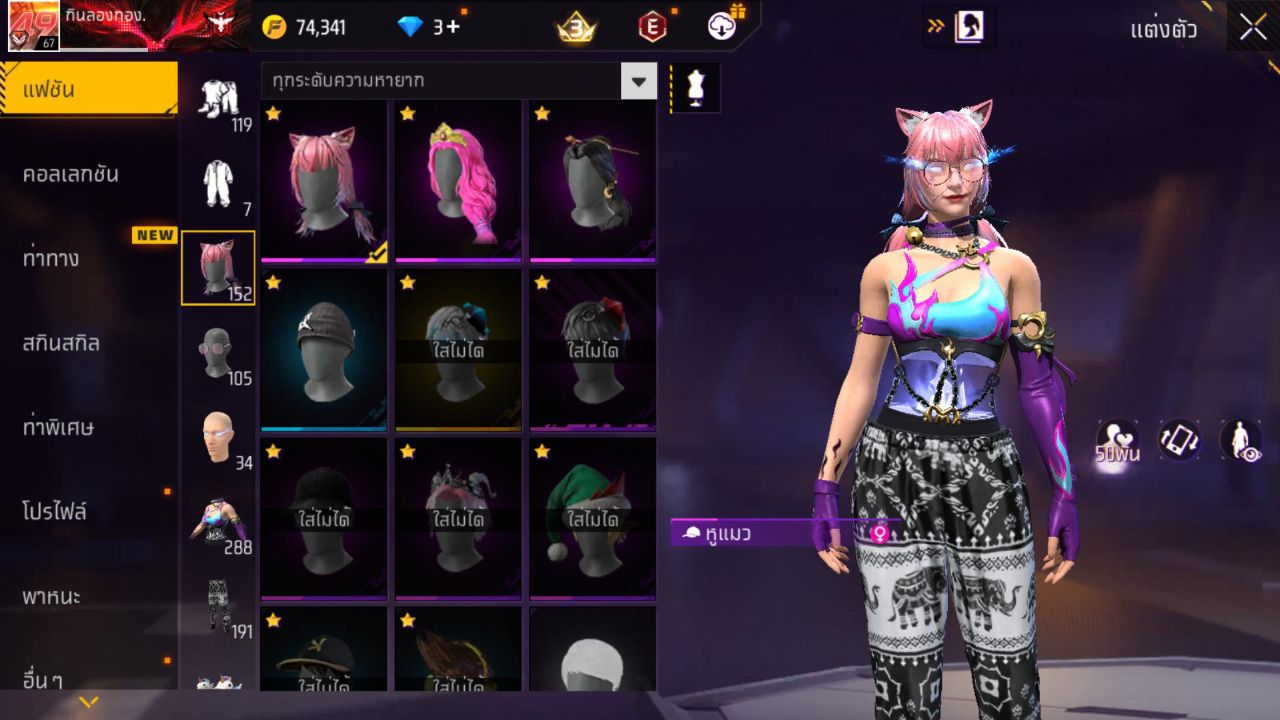Select the gray beanie headwear
Viewport: 1280px width, 720px height.
323,350
